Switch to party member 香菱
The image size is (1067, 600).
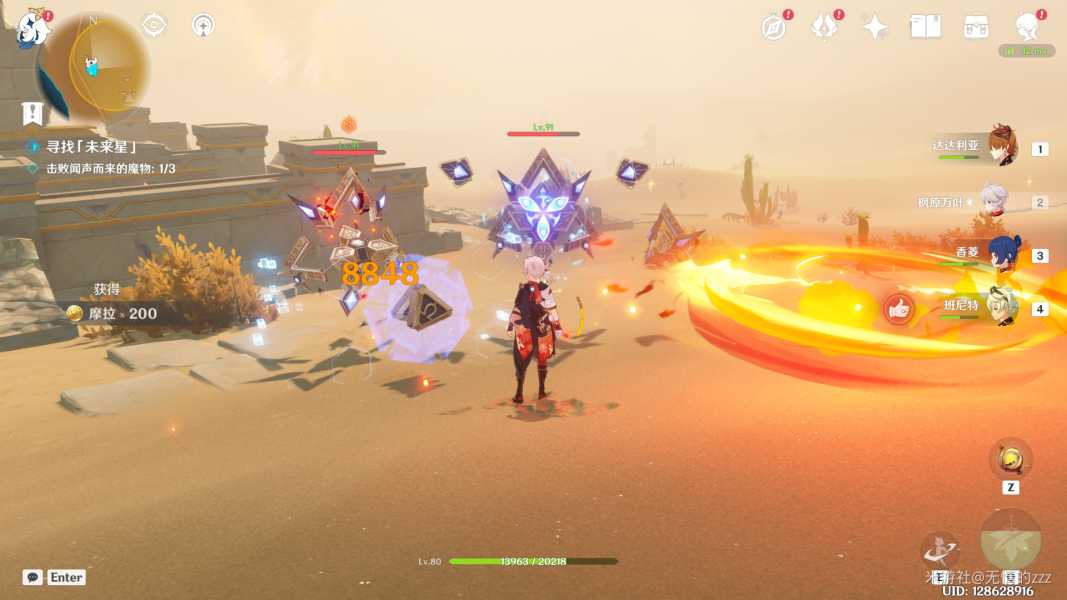tap(1002, 254)
